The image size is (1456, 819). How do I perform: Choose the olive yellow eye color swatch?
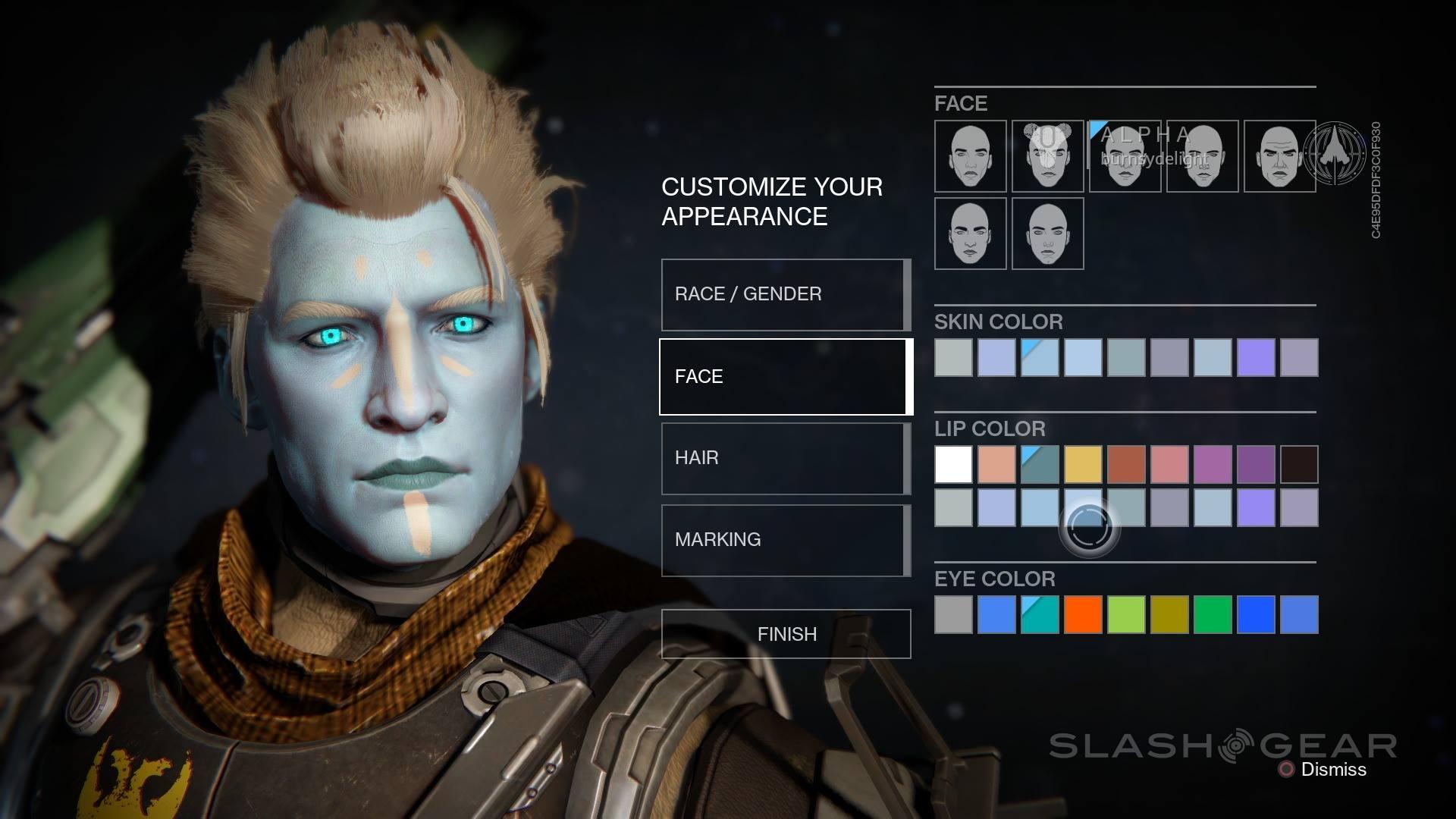click(1169, 614)
